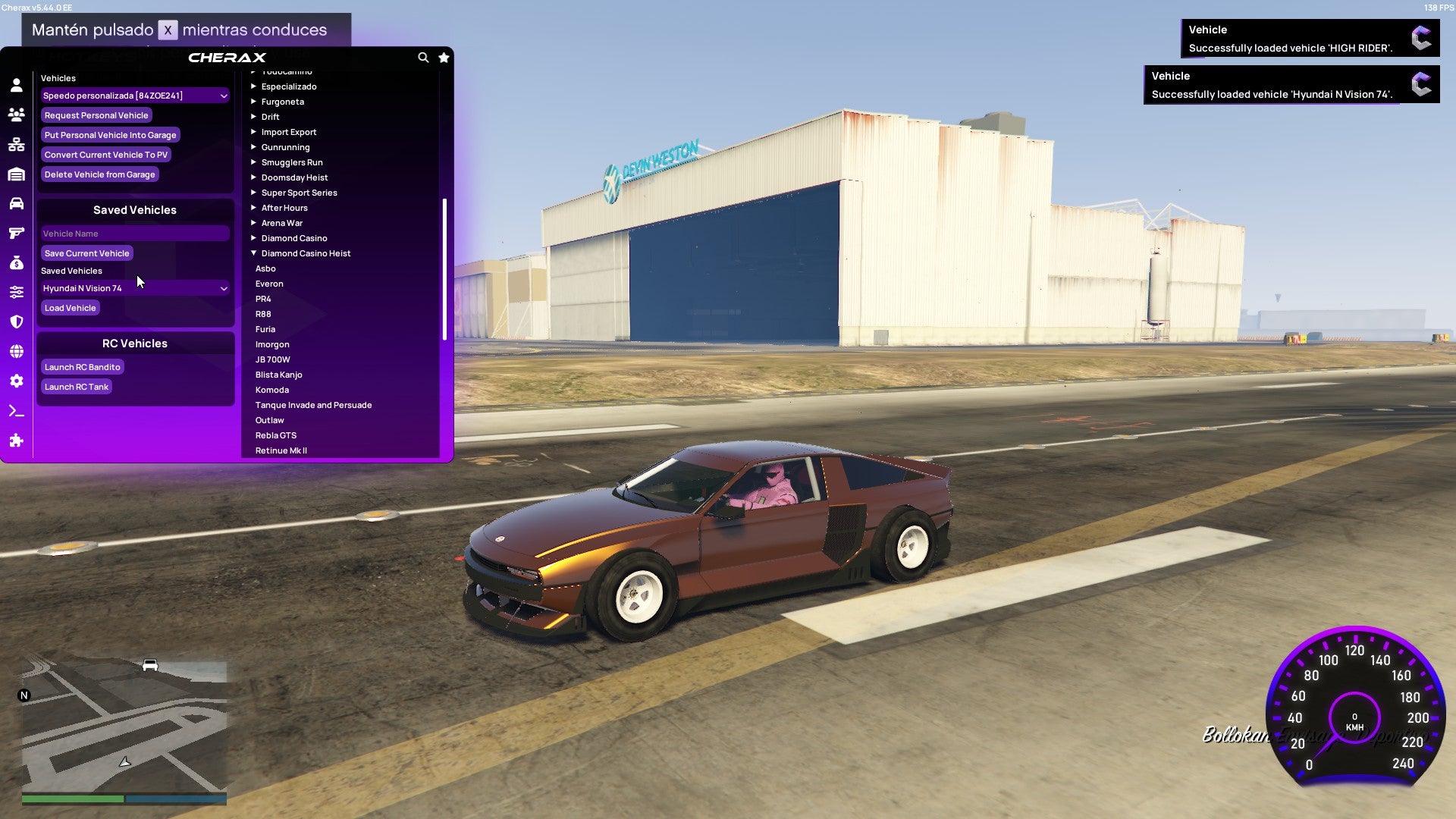1456x819 pixels.
Task: Select Komoda from the vehicle list
Action: click(x=273, y=389)
